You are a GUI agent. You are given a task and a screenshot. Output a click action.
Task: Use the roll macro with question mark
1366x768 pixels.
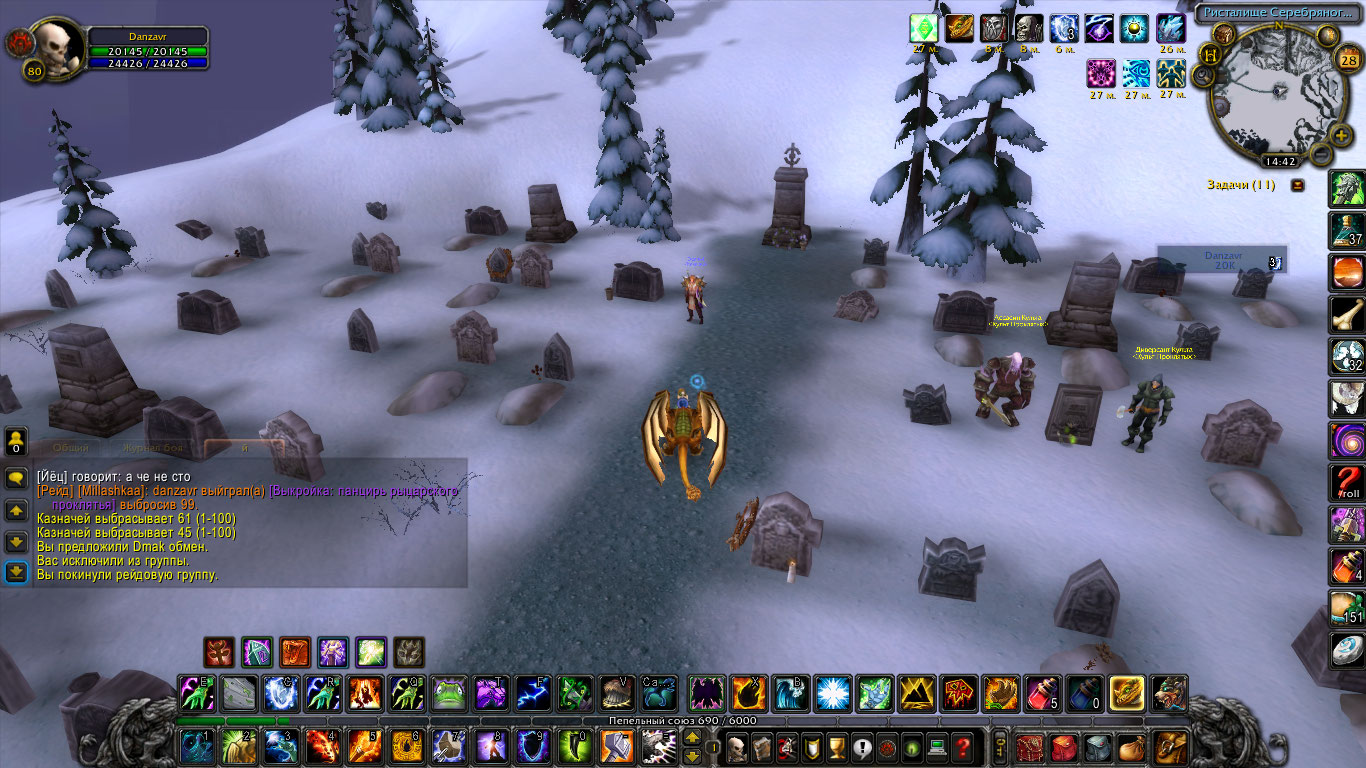[1346, 482]
